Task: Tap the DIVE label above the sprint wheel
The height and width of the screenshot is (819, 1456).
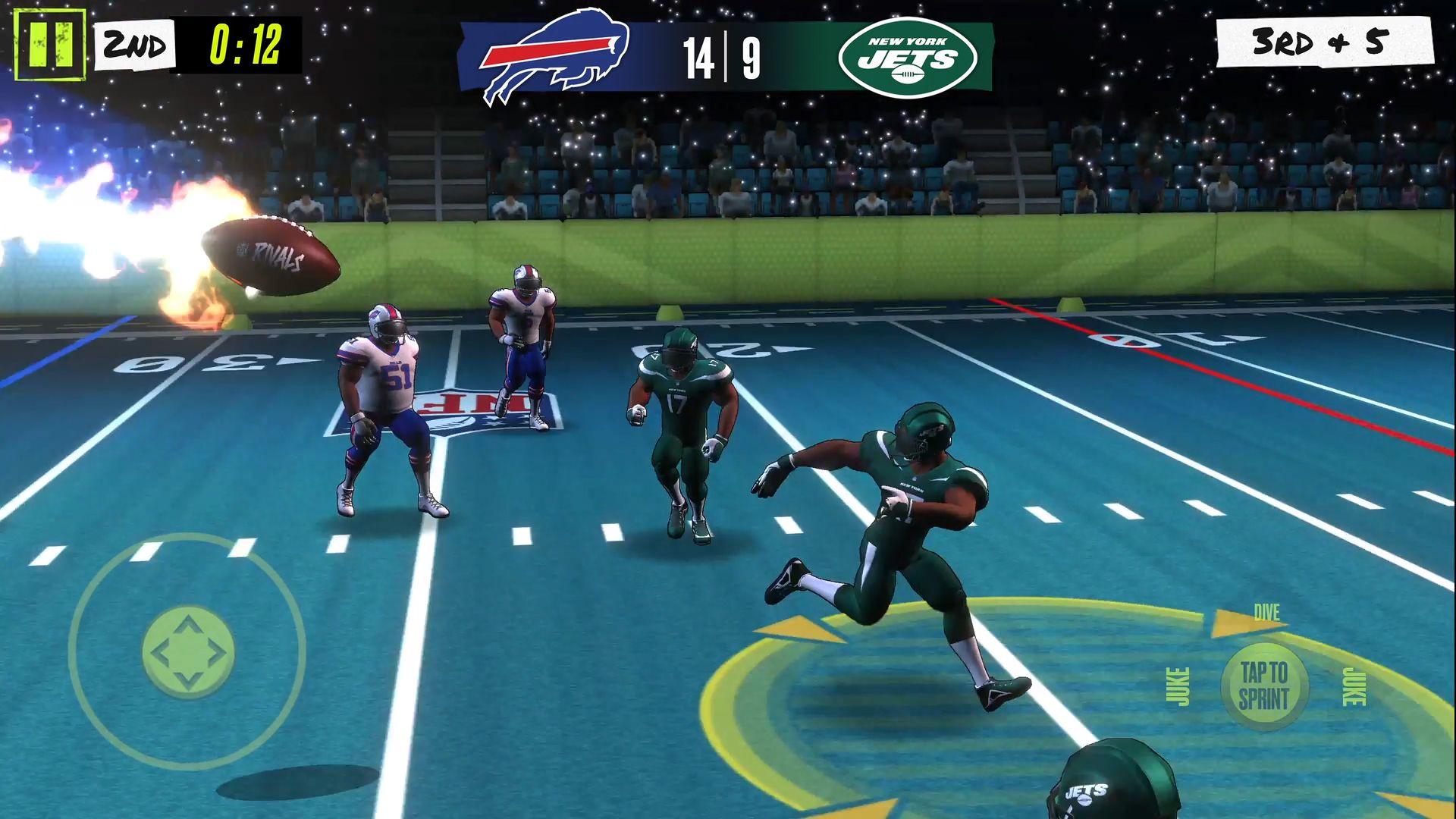Action: [x=1268, y=611]
